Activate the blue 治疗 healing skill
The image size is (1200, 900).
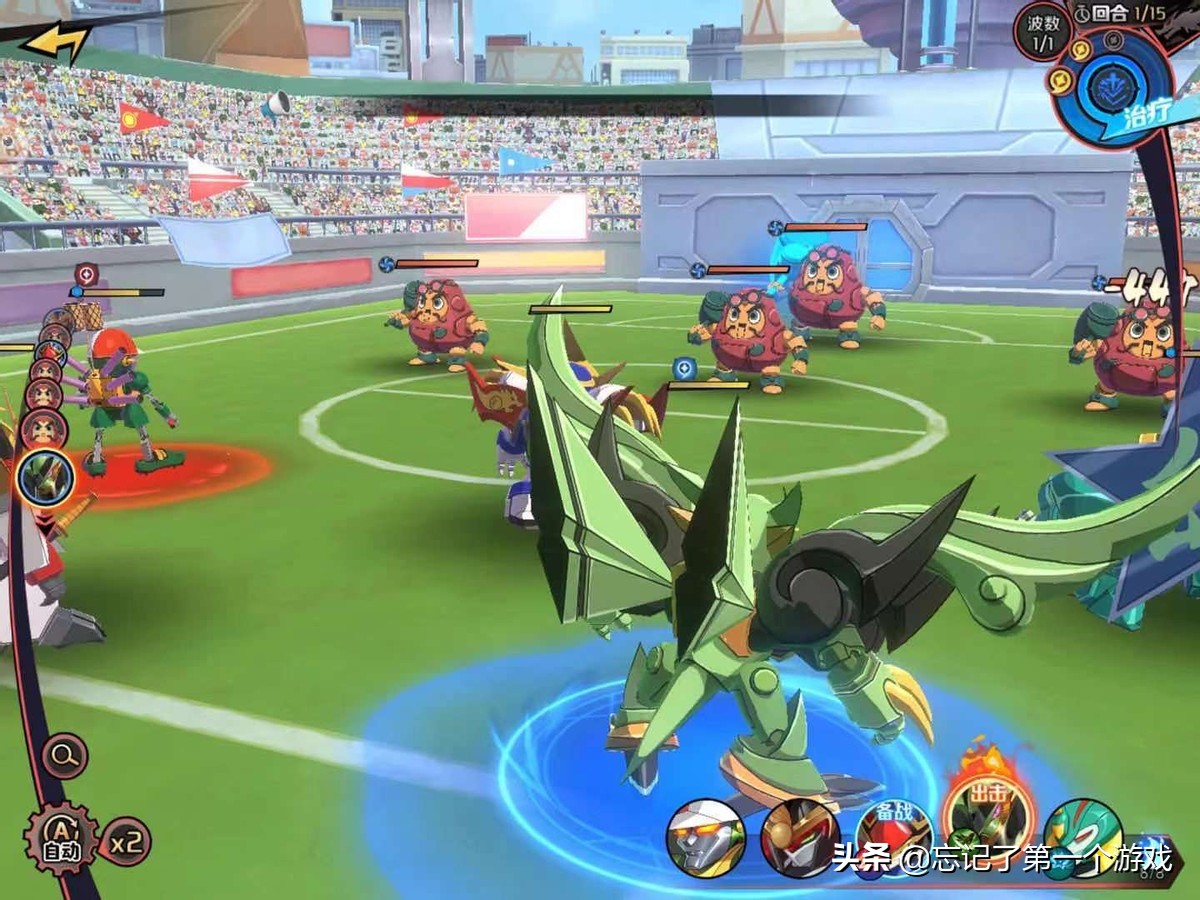point(1110,85)
